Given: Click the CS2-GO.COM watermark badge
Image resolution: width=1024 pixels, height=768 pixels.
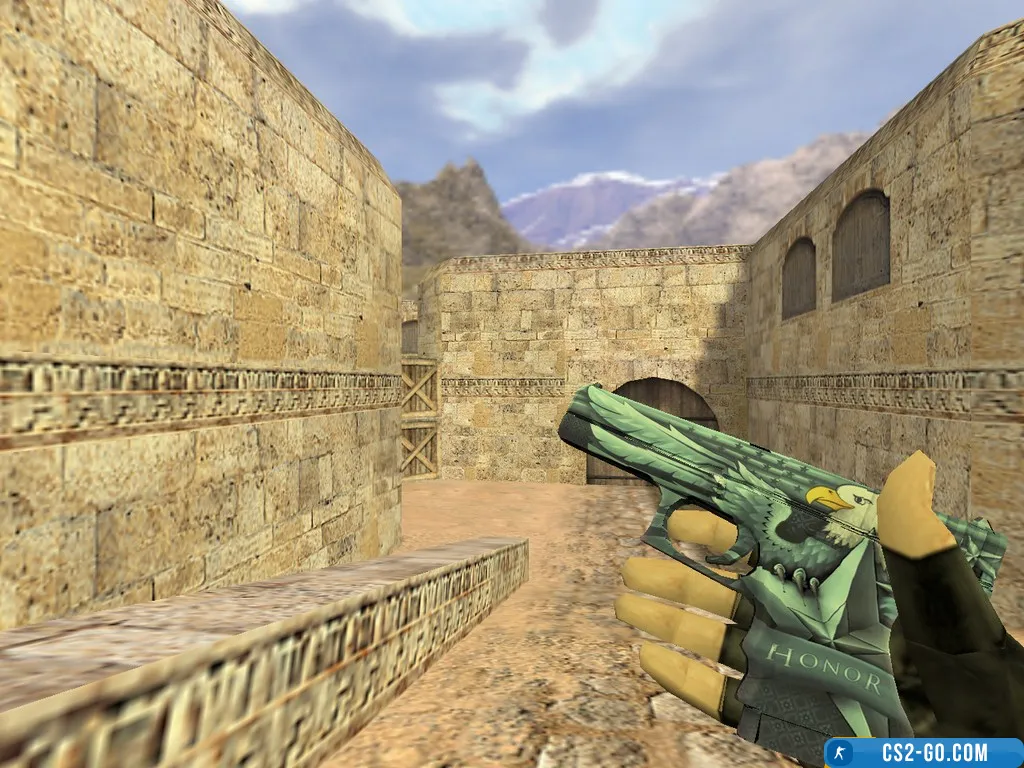Looking at the screenshot, I should click(922, 752).
